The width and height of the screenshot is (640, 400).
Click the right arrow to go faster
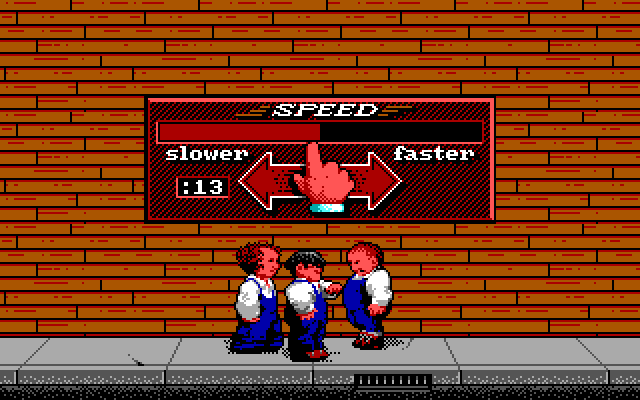(374, 181)
